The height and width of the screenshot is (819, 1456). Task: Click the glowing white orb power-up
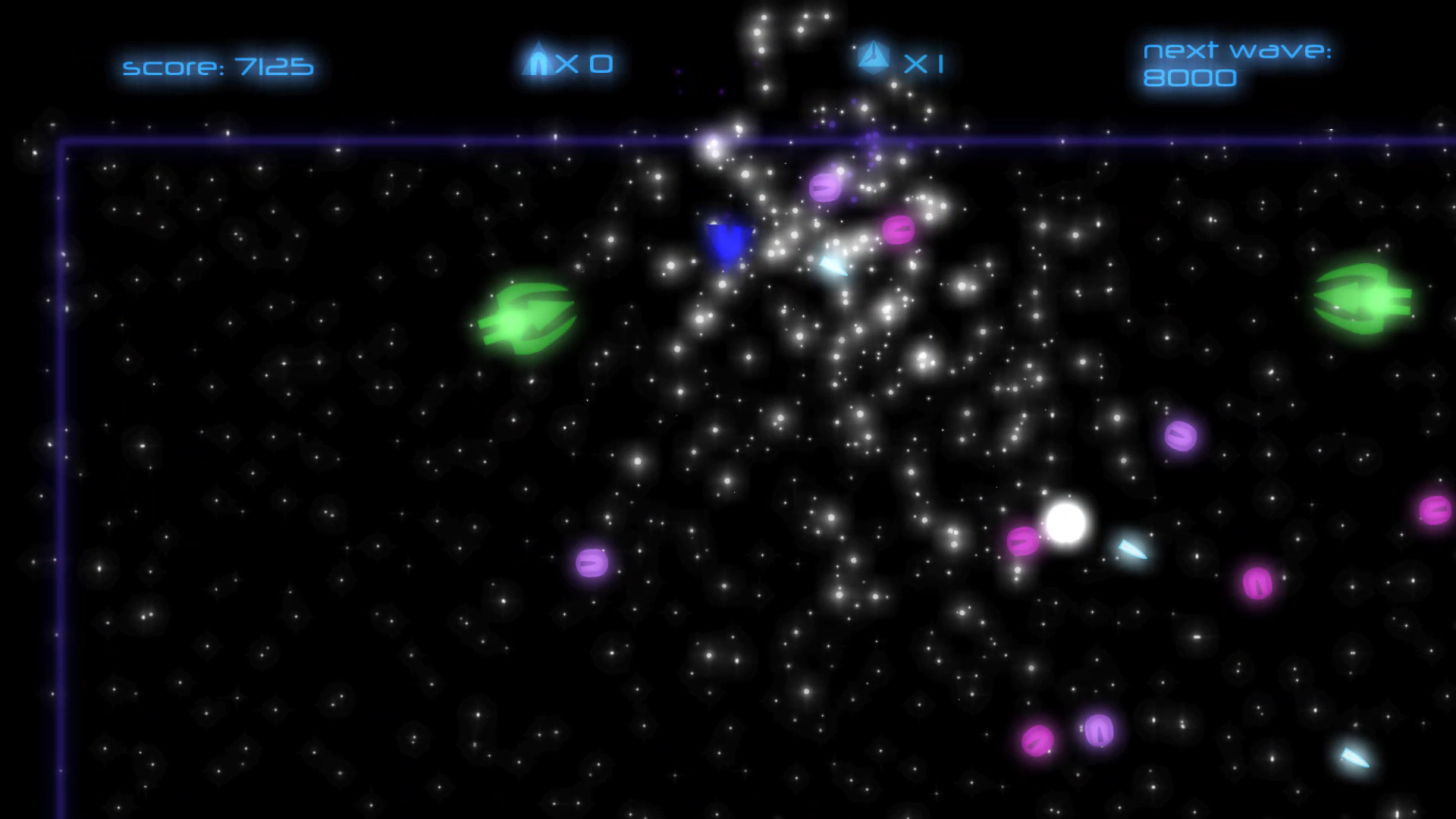tap(1065, 523)
